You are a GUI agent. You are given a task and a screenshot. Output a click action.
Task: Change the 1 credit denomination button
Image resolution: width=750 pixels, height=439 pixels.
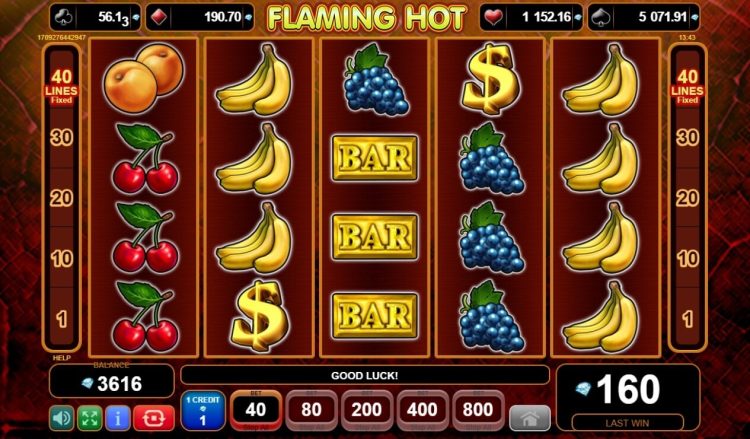pos(203,411)
